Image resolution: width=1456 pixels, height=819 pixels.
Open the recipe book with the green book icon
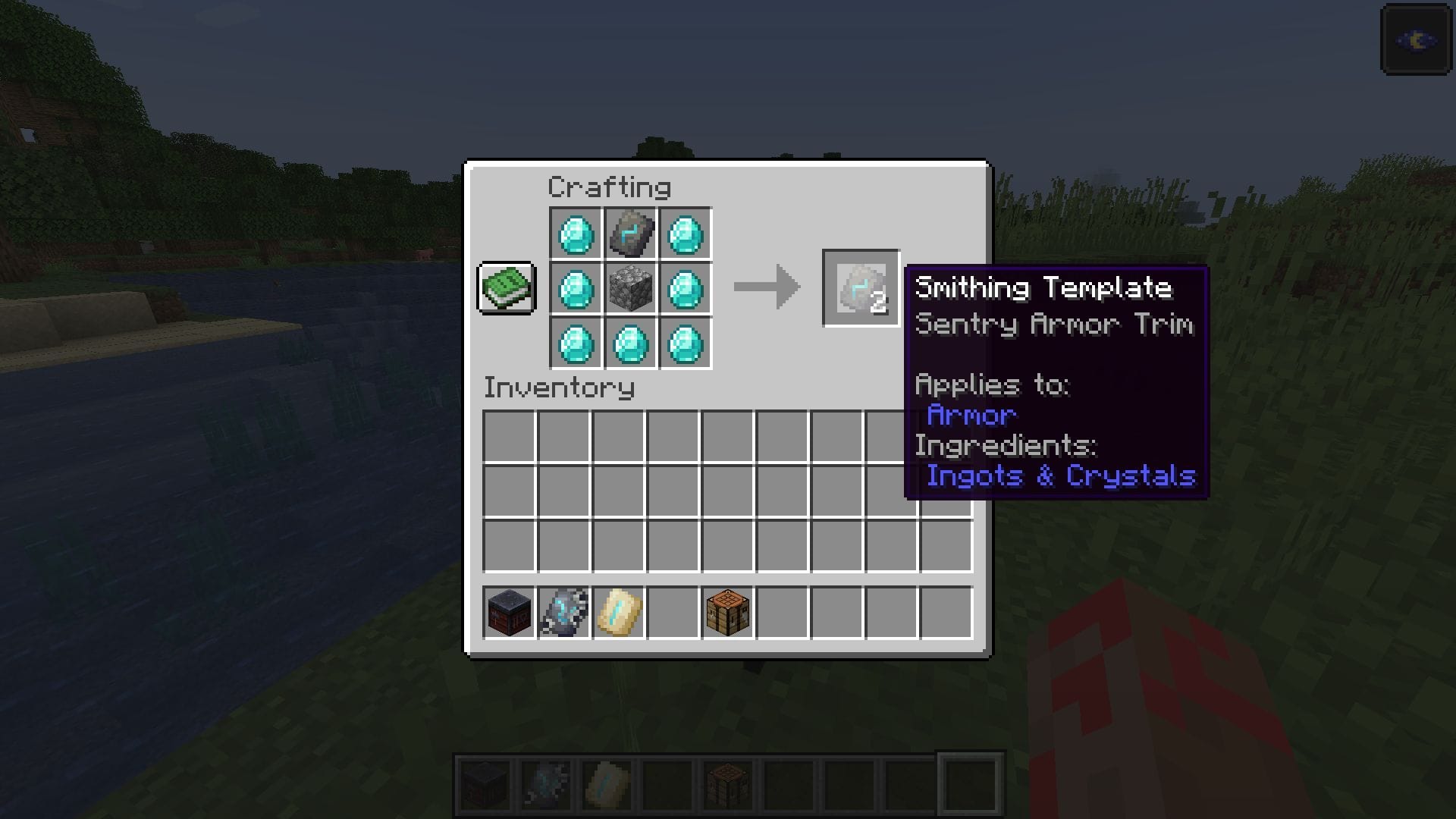pyautogui.click(x=506, y=289)
